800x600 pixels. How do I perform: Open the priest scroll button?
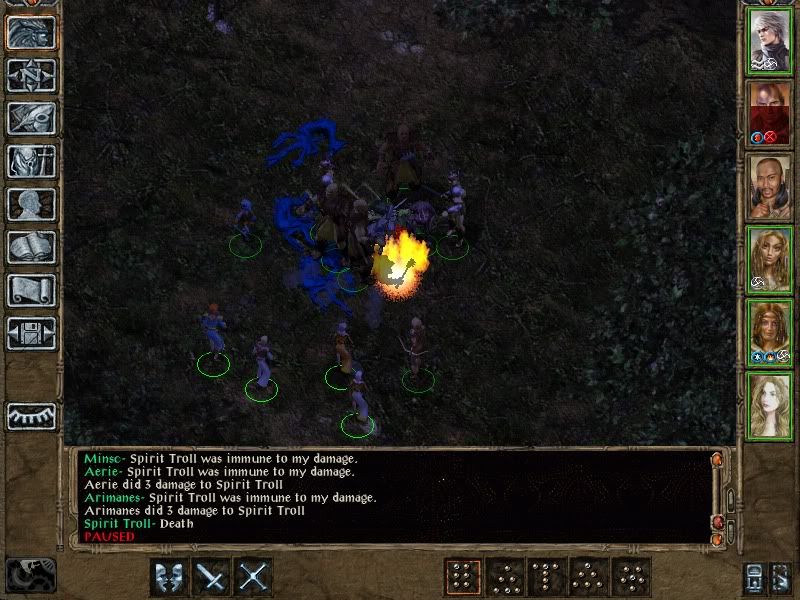tap(31, 290)
